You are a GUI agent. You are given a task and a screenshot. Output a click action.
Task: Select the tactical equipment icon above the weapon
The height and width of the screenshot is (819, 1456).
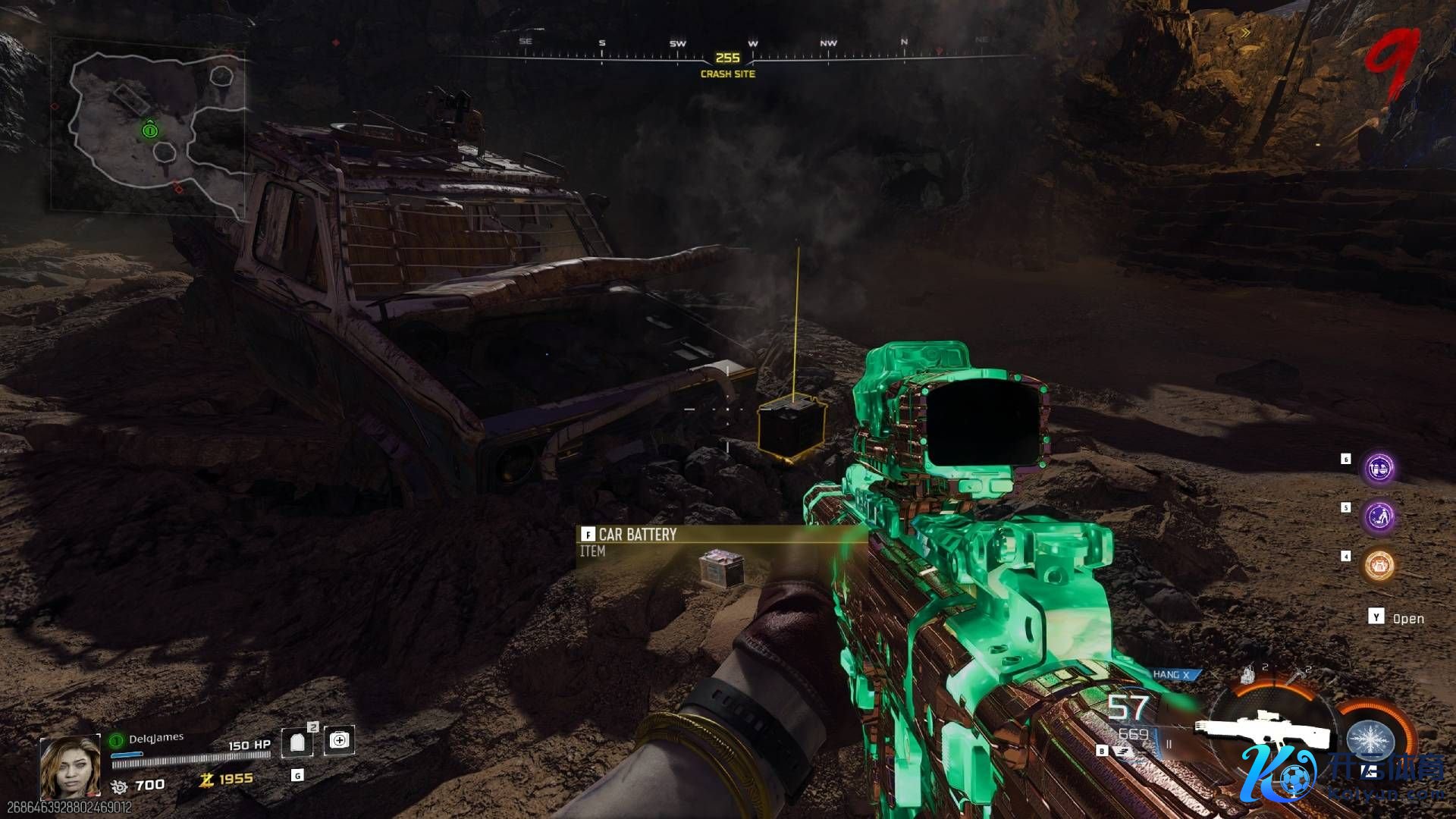pyautogui.click(x=1249, y=673)
